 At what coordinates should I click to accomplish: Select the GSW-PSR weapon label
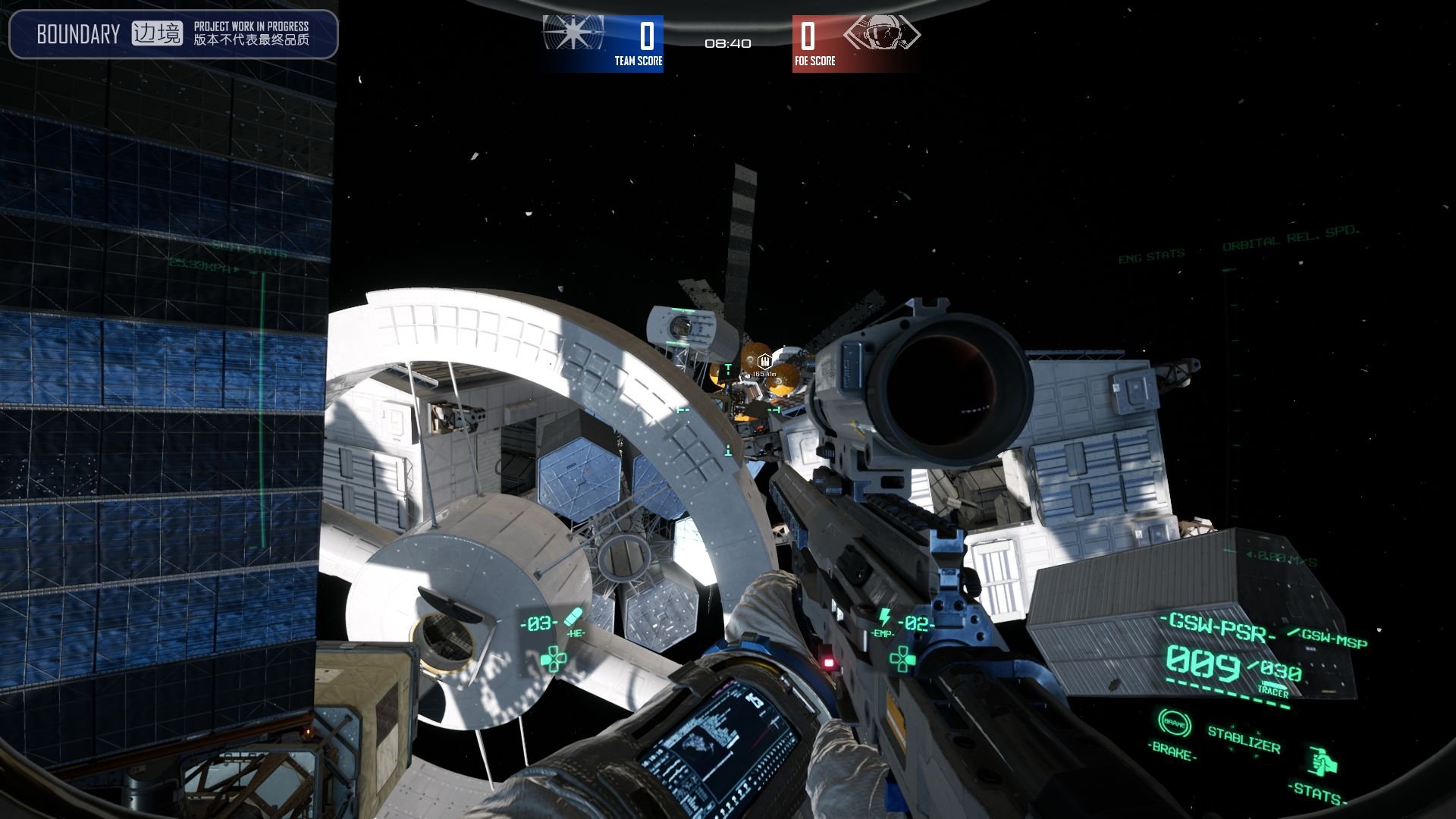coord(1219,628)
